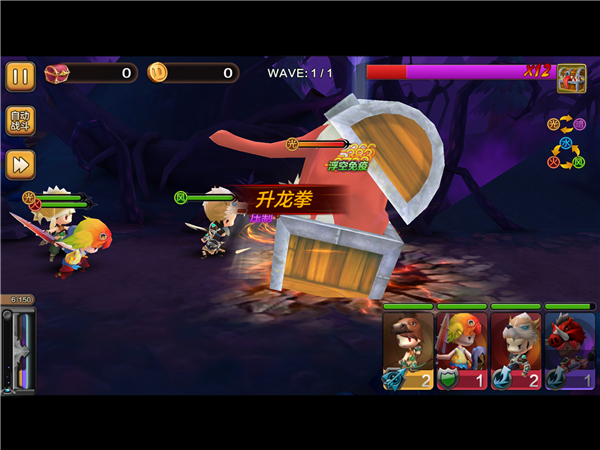
Task: Select the white wolf-hood hero card
Action: (515, 350)
